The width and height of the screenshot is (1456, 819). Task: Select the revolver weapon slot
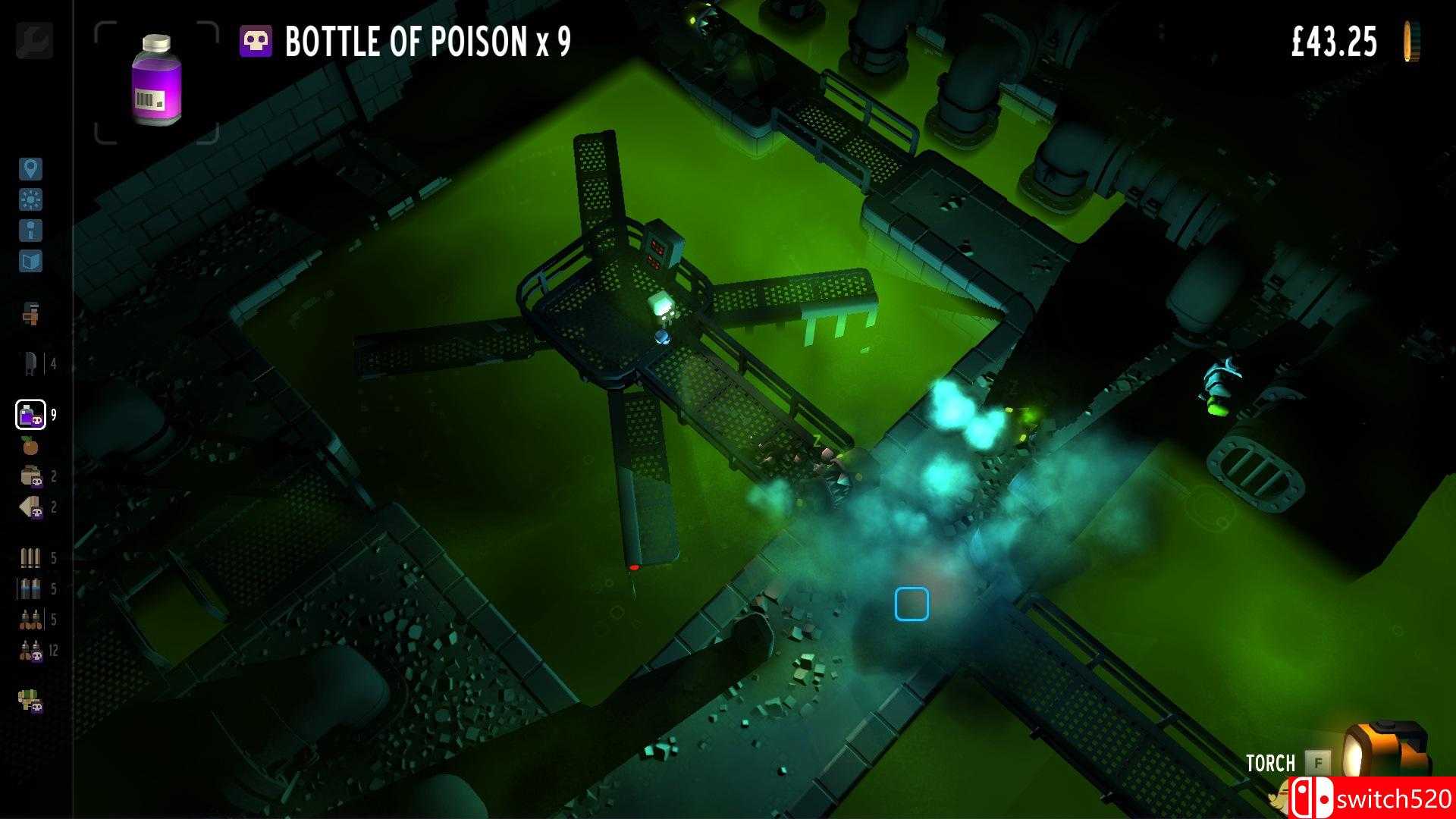click(30, 312)
